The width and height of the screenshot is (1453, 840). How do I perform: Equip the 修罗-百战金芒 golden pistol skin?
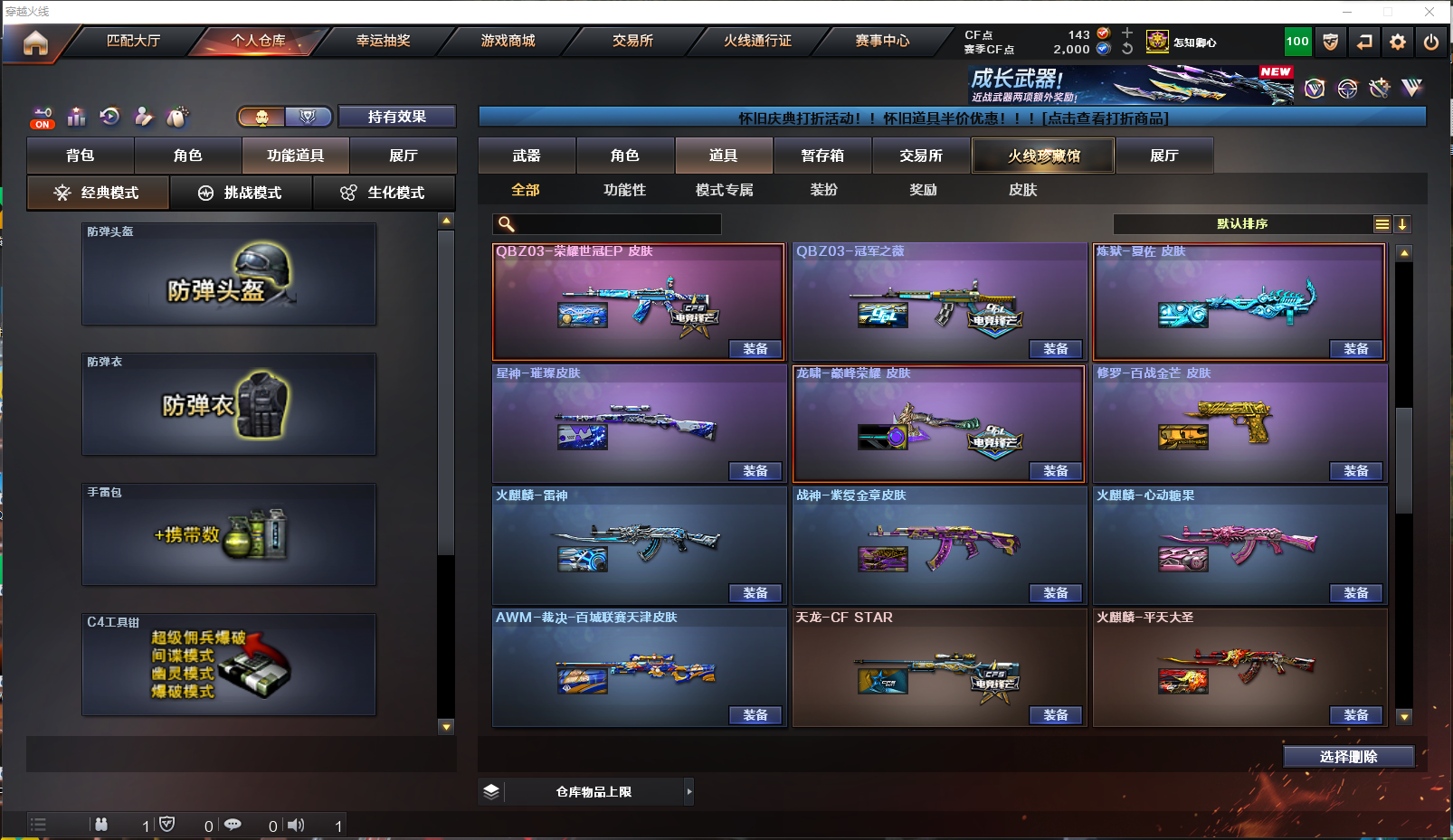1355,471
